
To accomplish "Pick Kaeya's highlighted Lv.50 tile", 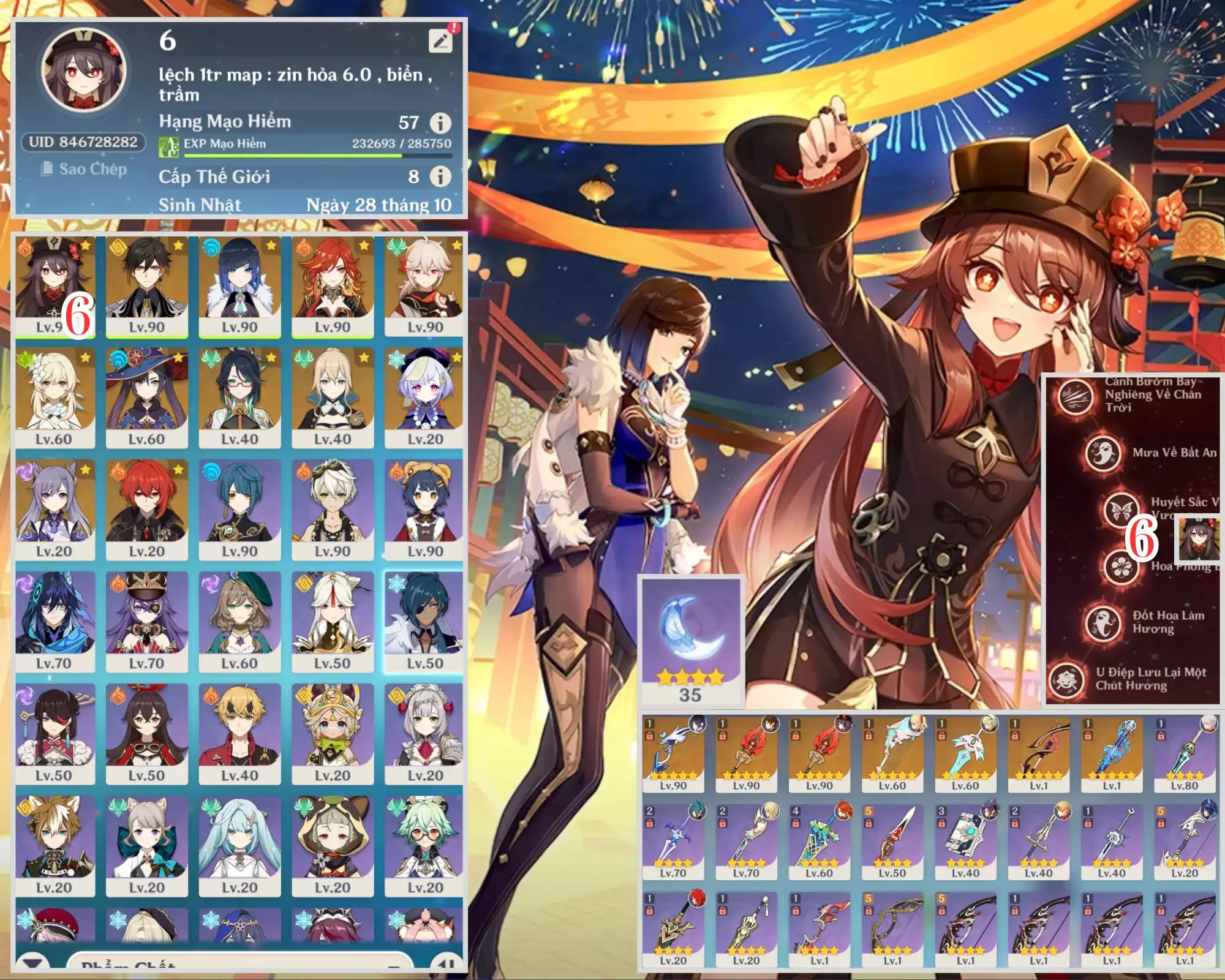I will pyautogui.click(x=425, y=622).
